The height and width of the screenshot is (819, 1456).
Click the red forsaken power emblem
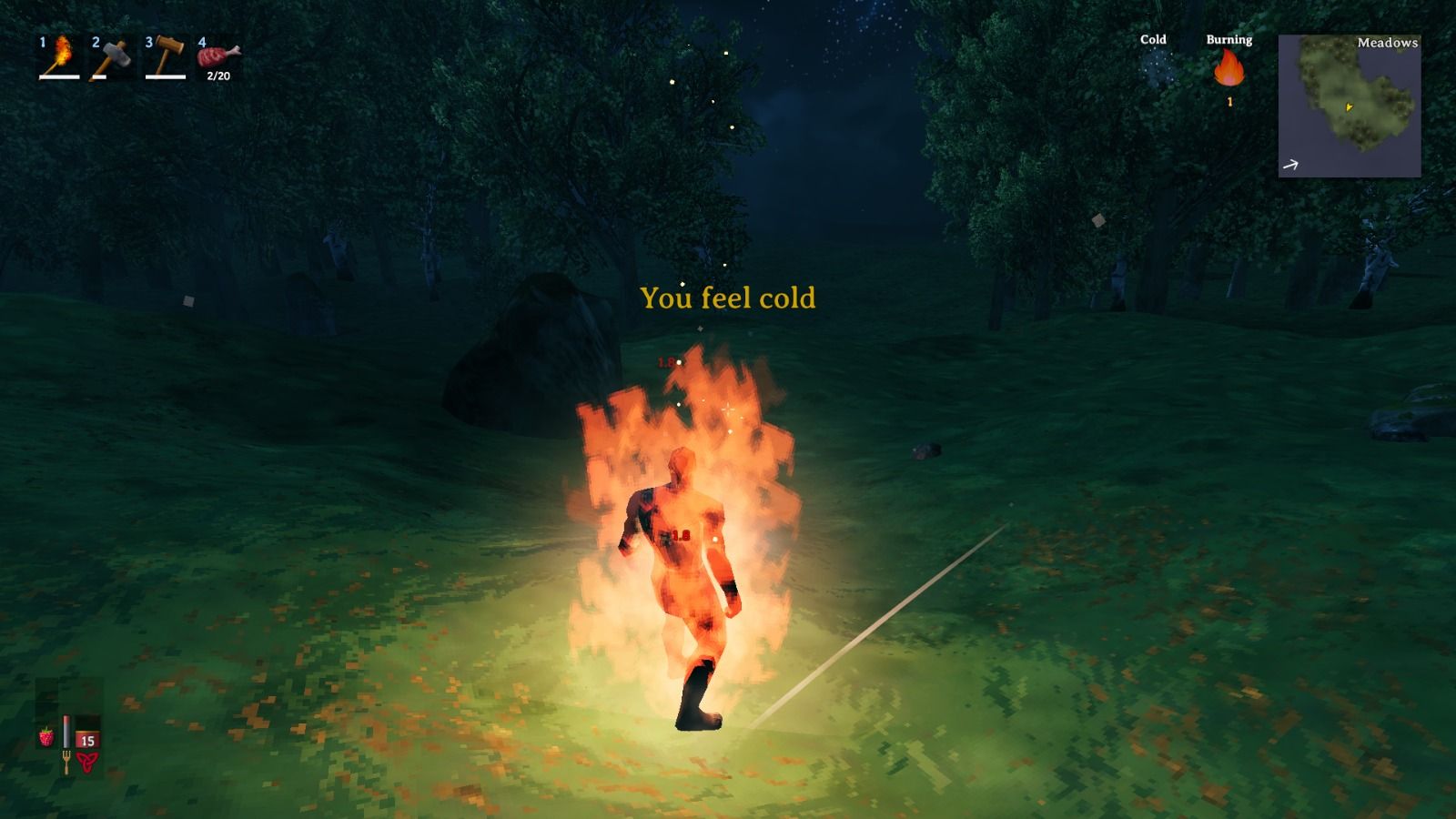coord(86,763)
